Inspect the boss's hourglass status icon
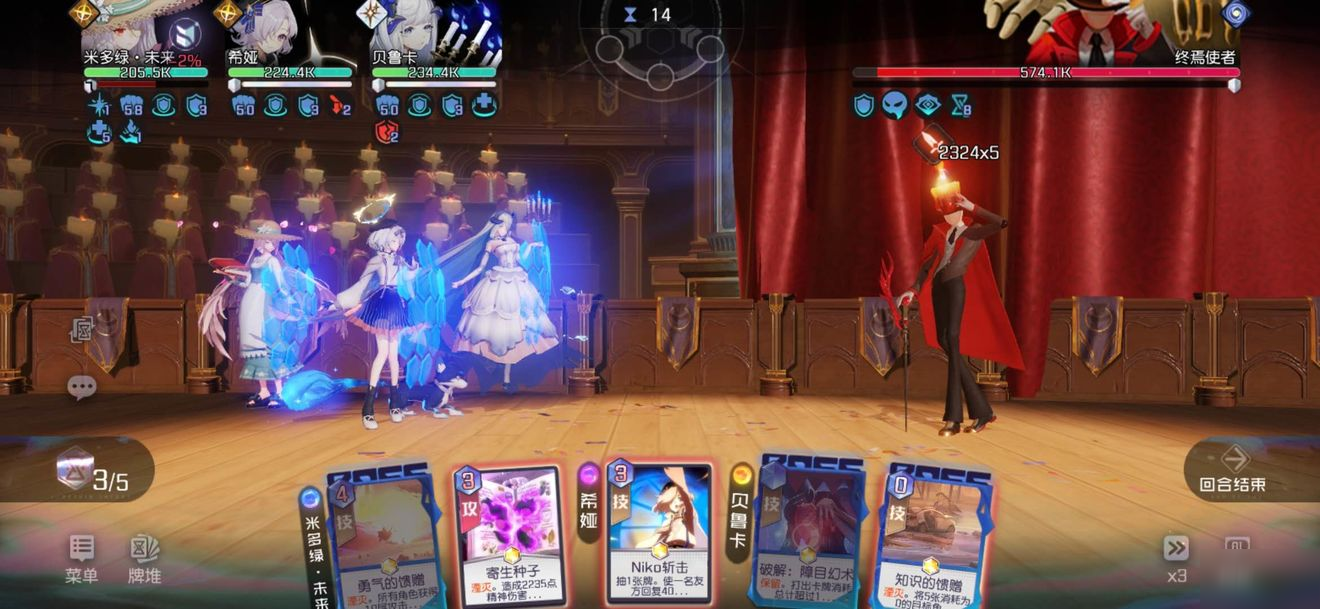Screen dimensions: 1320x609 click(x=960, y=105)
